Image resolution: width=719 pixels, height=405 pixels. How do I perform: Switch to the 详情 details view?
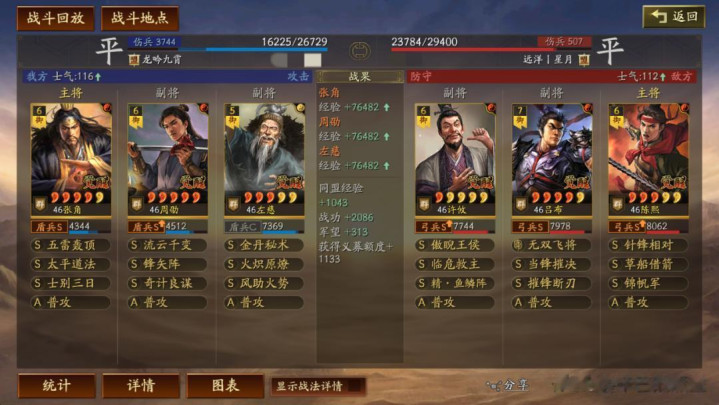[141, 385]
